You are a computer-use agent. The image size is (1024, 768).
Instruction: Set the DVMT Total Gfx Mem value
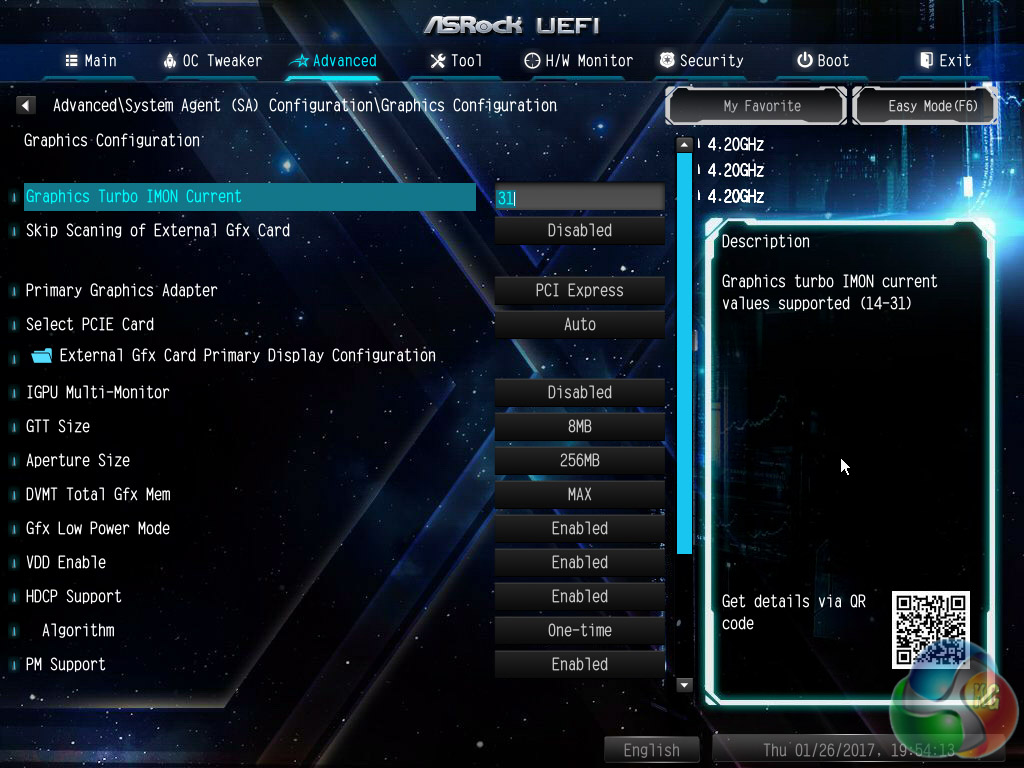pos(580,495)
